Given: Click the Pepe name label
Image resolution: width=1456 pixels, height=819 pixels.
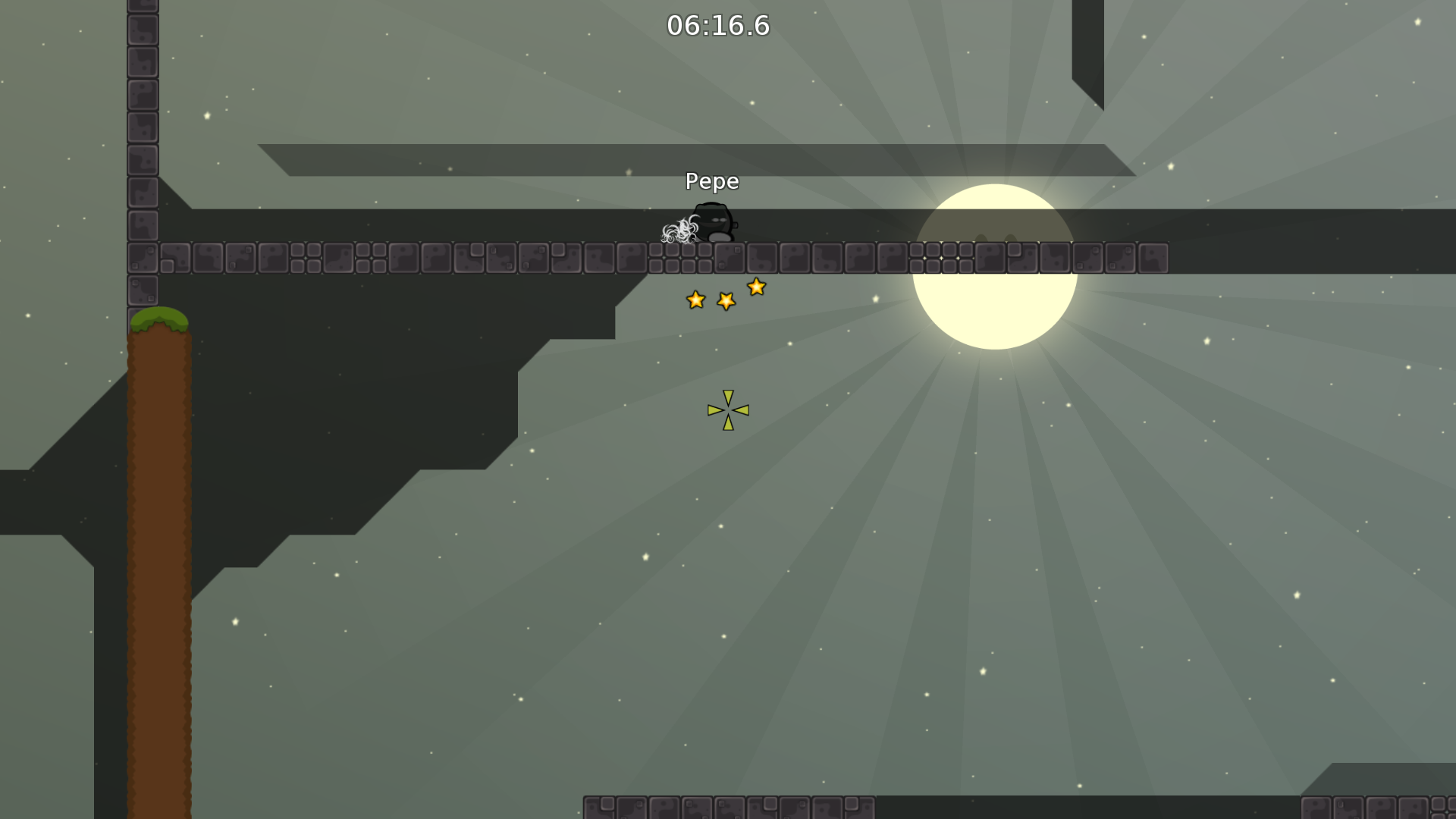Looking at the screenshot, I should coord(711,181).
